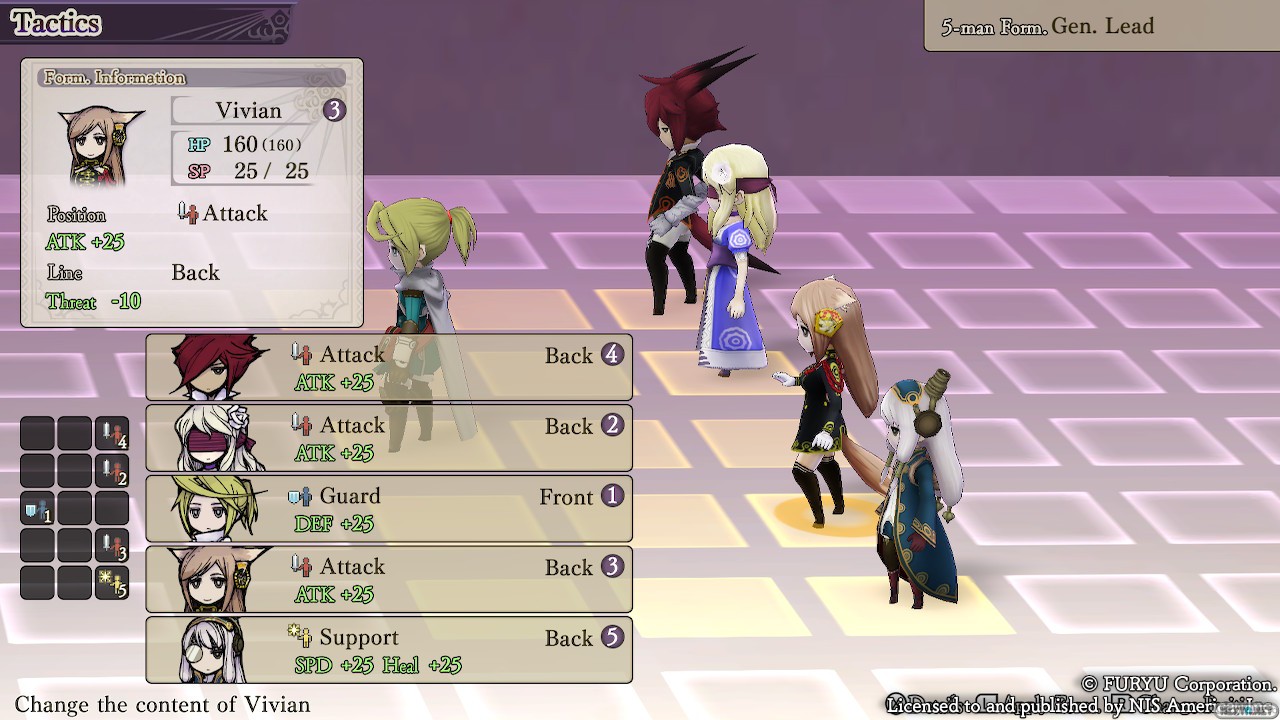Select the Guard grid cell marked 1

pos(38,509)
